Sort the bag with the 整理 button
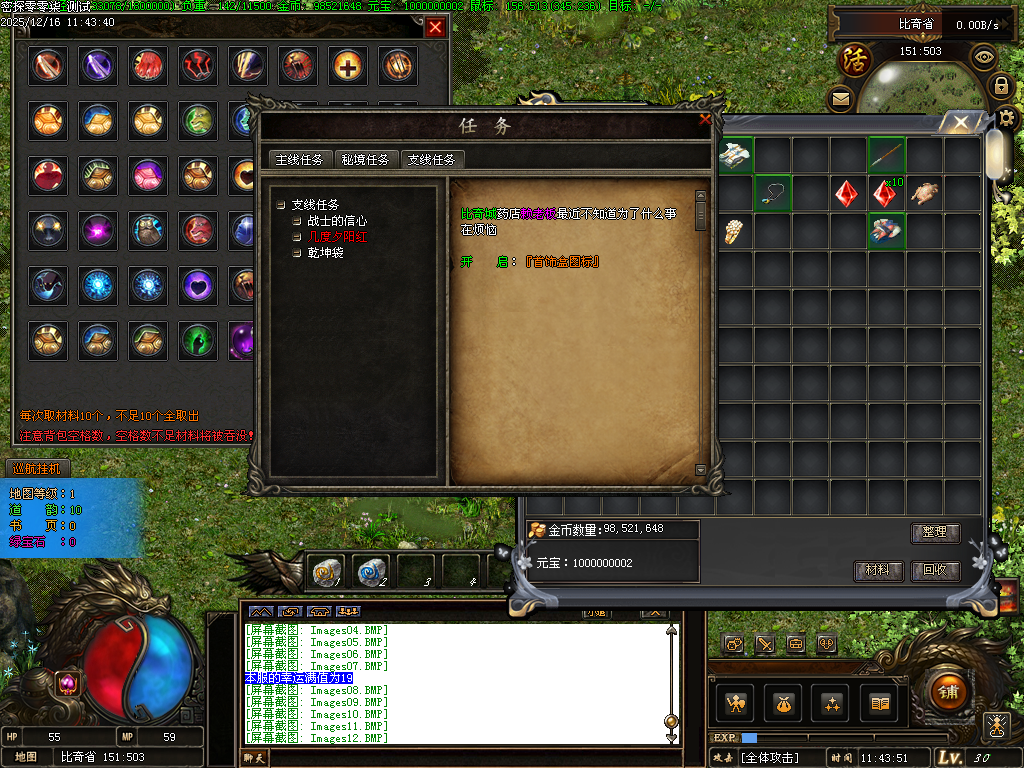Image resolution: width=1024 pixels, height=768 pixels. 935,533
